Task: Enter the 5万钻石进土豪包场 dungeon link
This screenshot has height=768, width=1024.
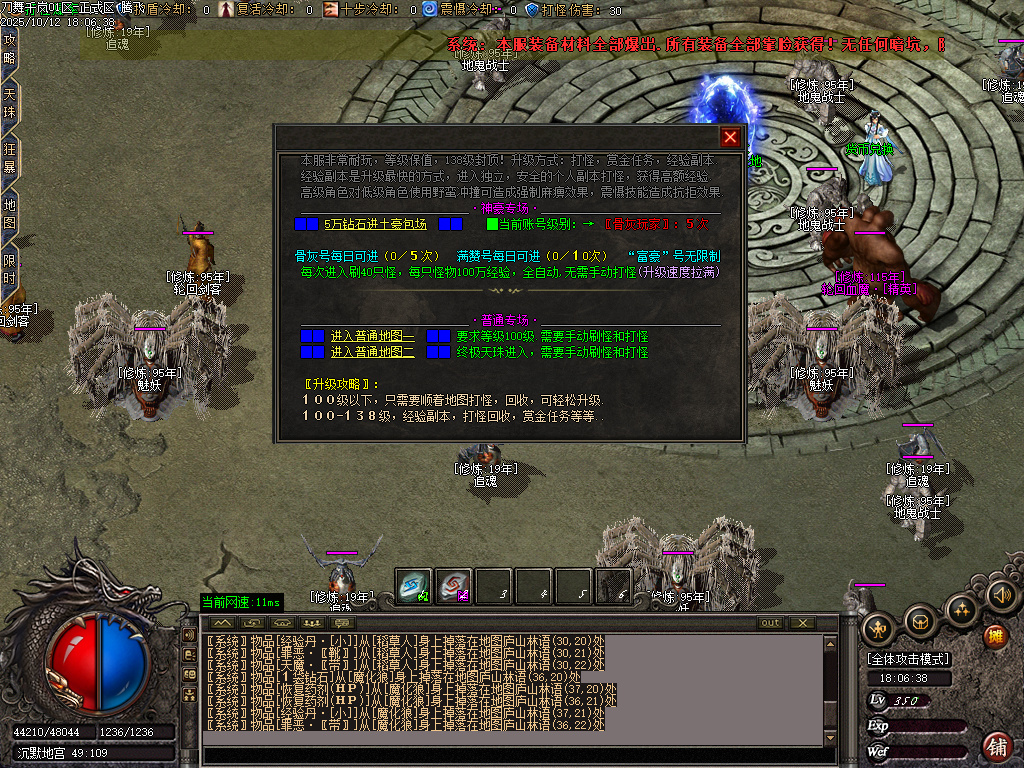Action: [x=375, y=224]
